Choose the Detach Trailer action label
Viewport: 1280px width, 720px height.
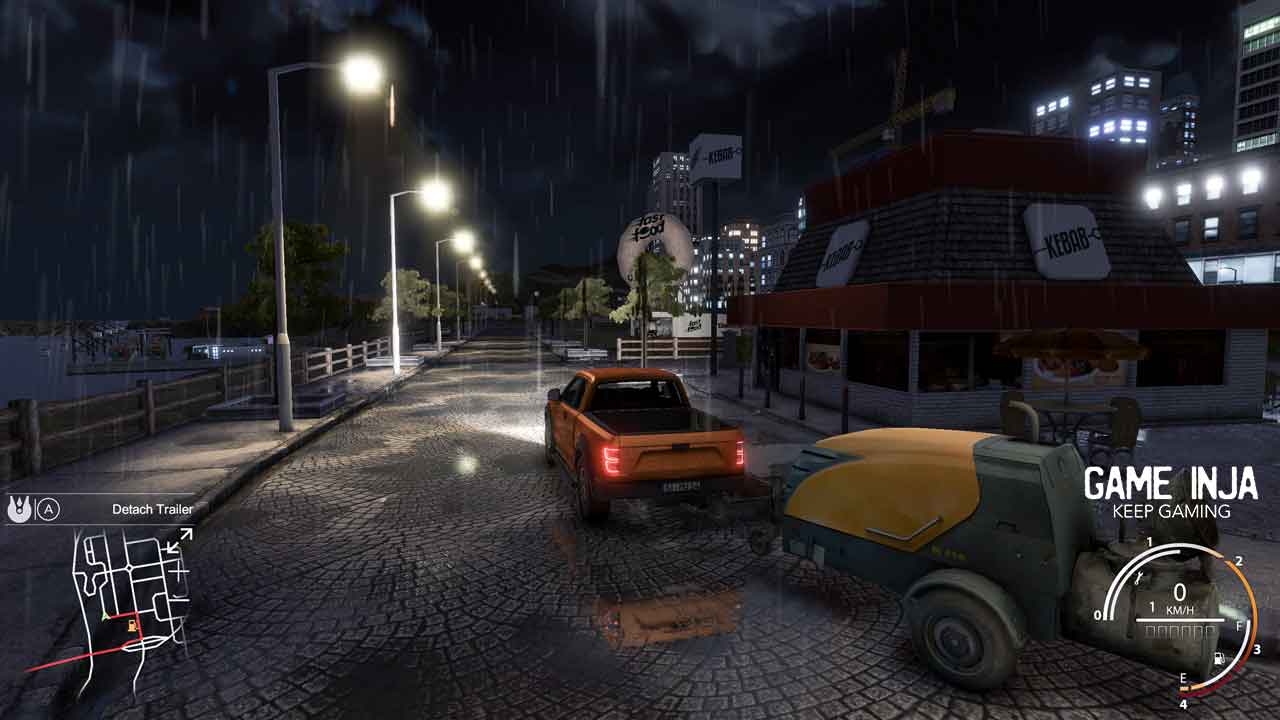click(152, 509)
